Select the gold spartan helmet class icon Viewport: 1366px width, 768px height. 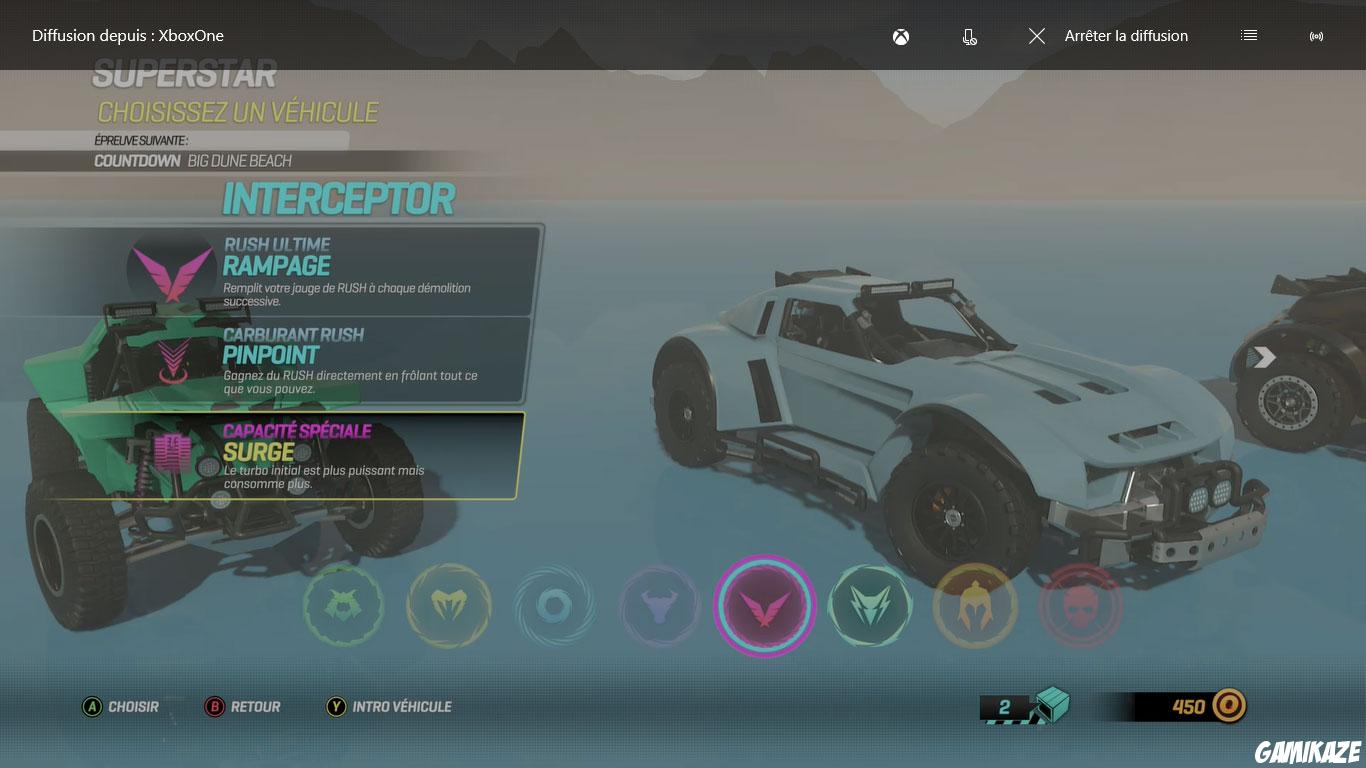click(x=975, y=605)
